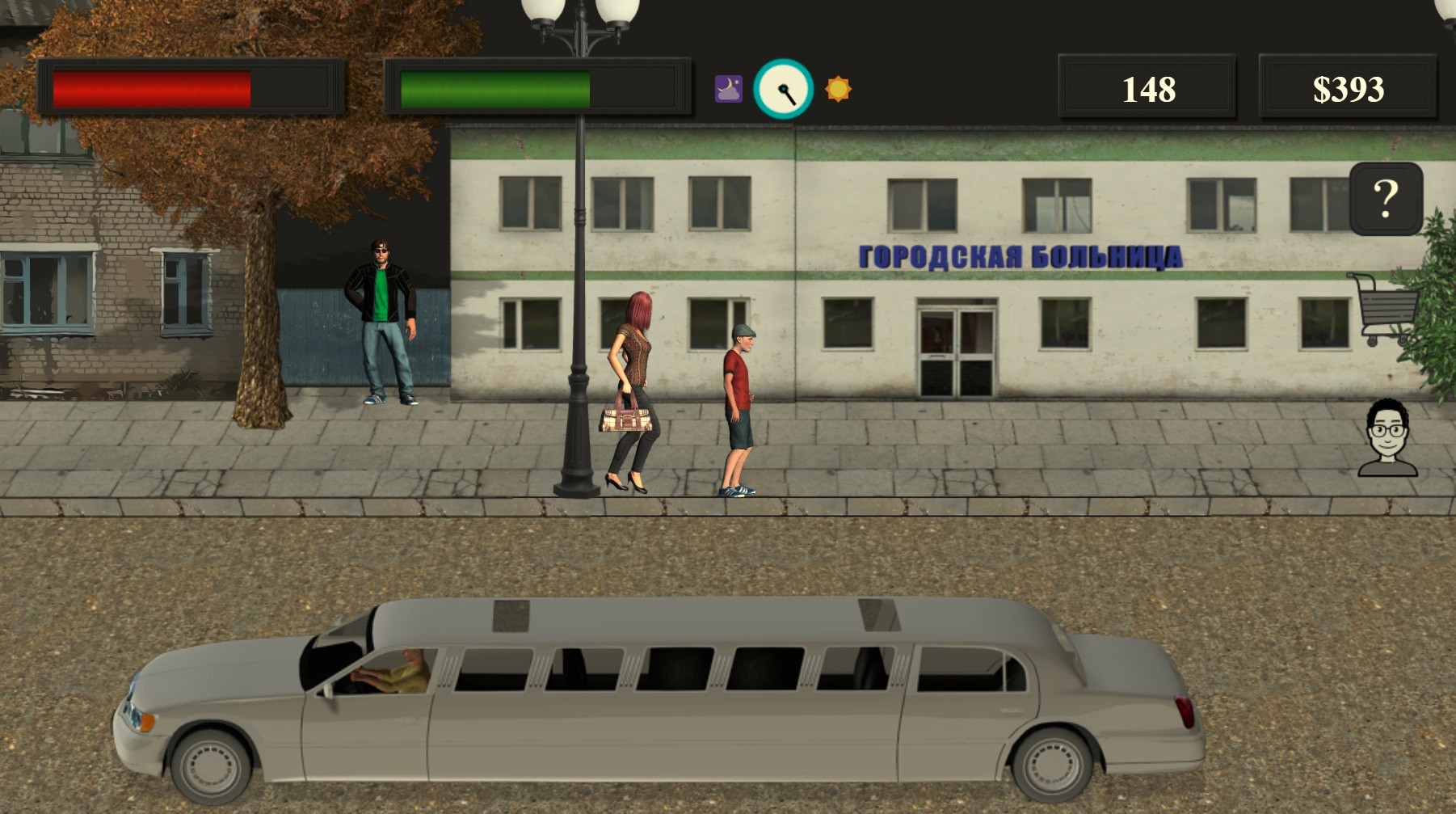Open the shopping cart shop icon
Image resolution: width=1456 pixels, height=814 pixels.
tap(1385, 308)
